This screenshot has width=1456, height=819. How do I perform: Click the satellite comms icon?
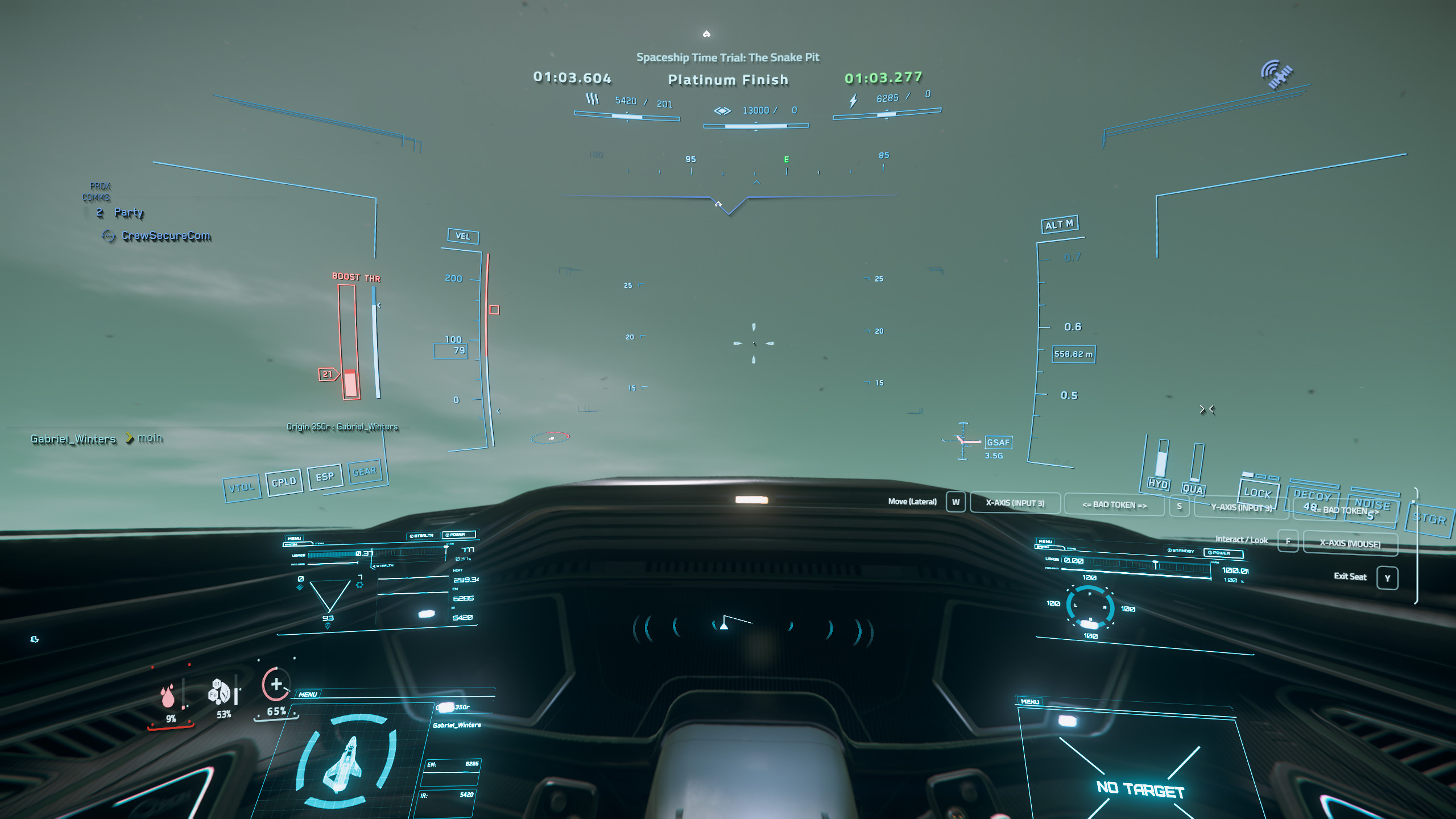click(x=1277, y=74)
